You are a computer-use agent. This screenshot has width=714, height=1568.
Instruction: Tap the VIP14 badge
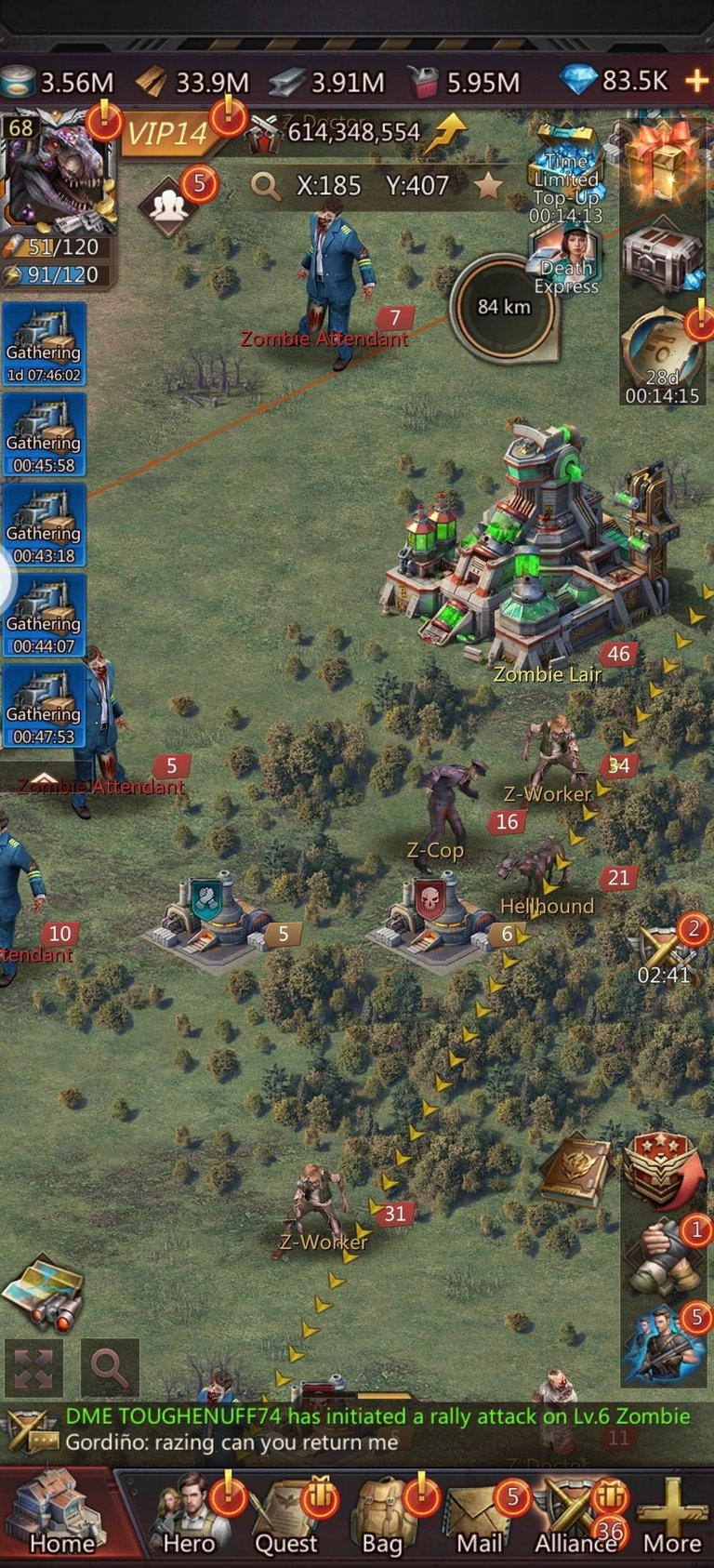pyautogui.click(x=167, y=134)
